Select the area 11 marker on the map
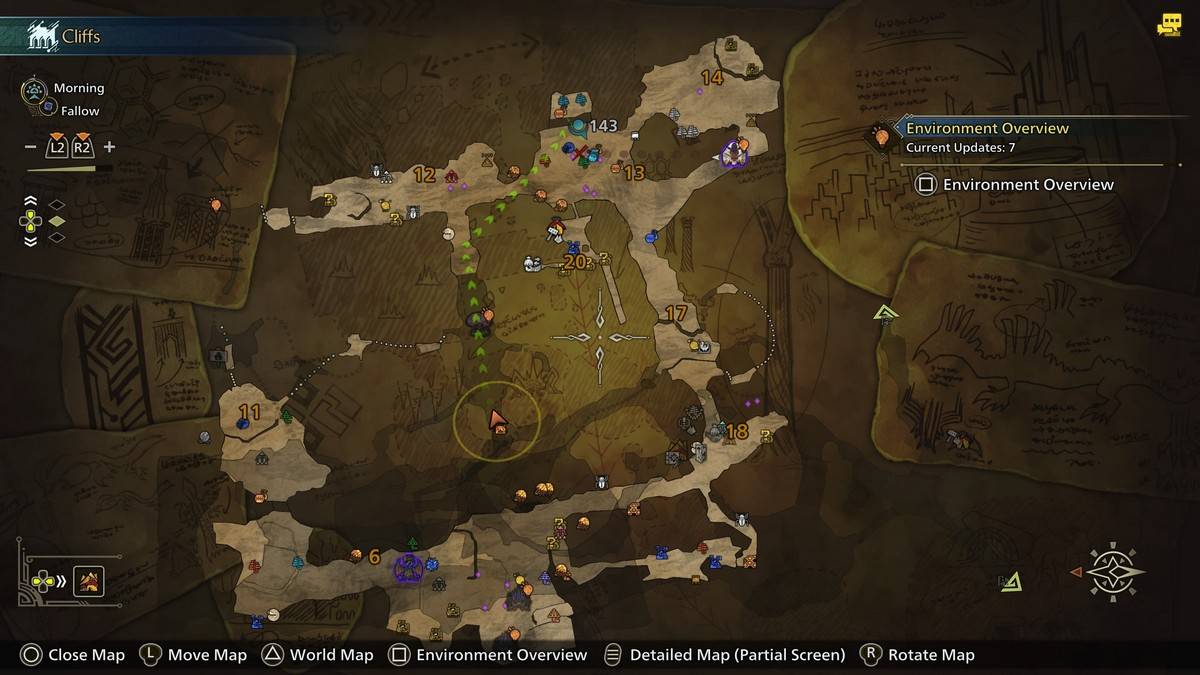The height and width of the screenshot is (675, 1200). 249,412
